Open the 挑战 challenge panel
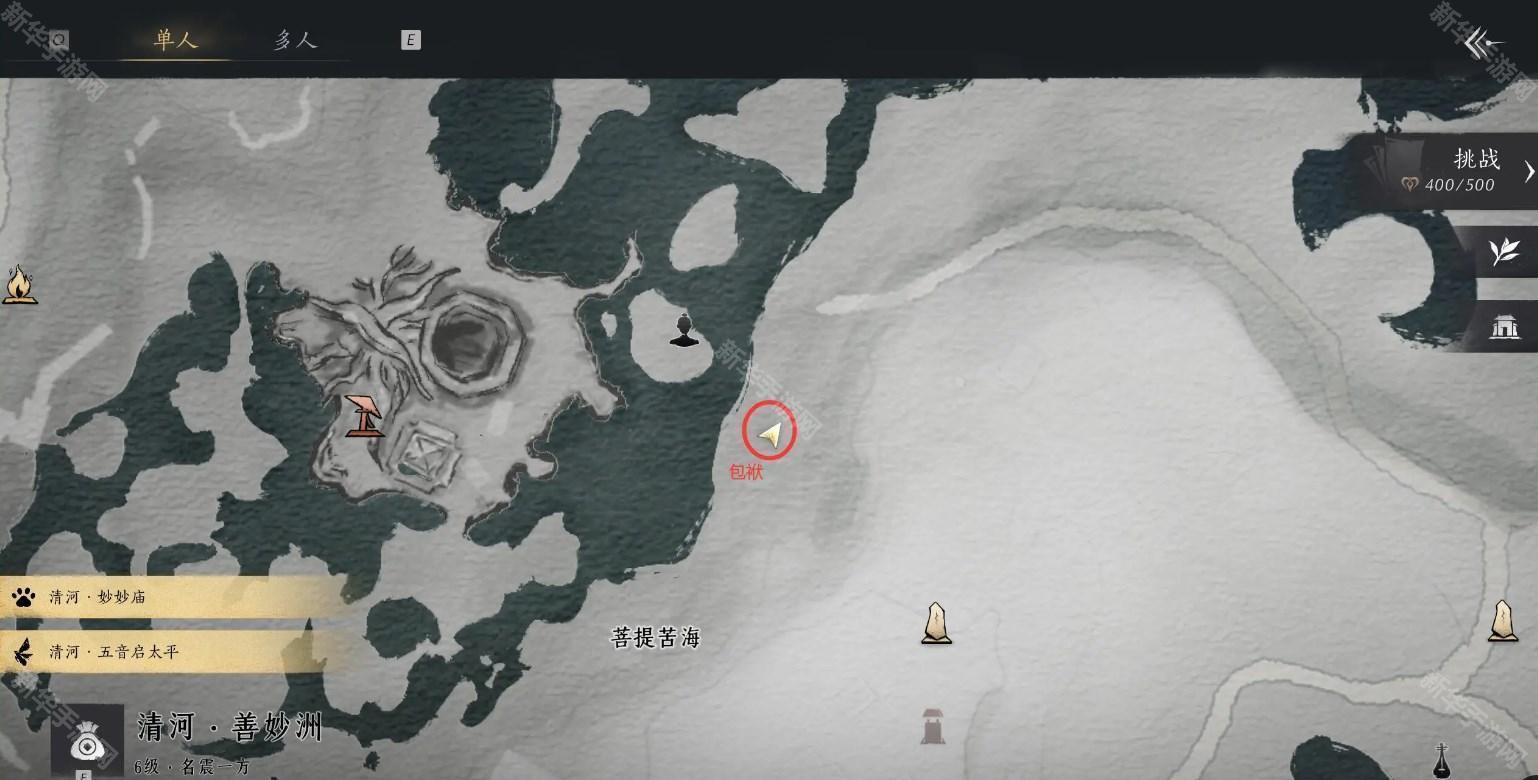This screenshot has height=780, width=1538. [1460, 170]
